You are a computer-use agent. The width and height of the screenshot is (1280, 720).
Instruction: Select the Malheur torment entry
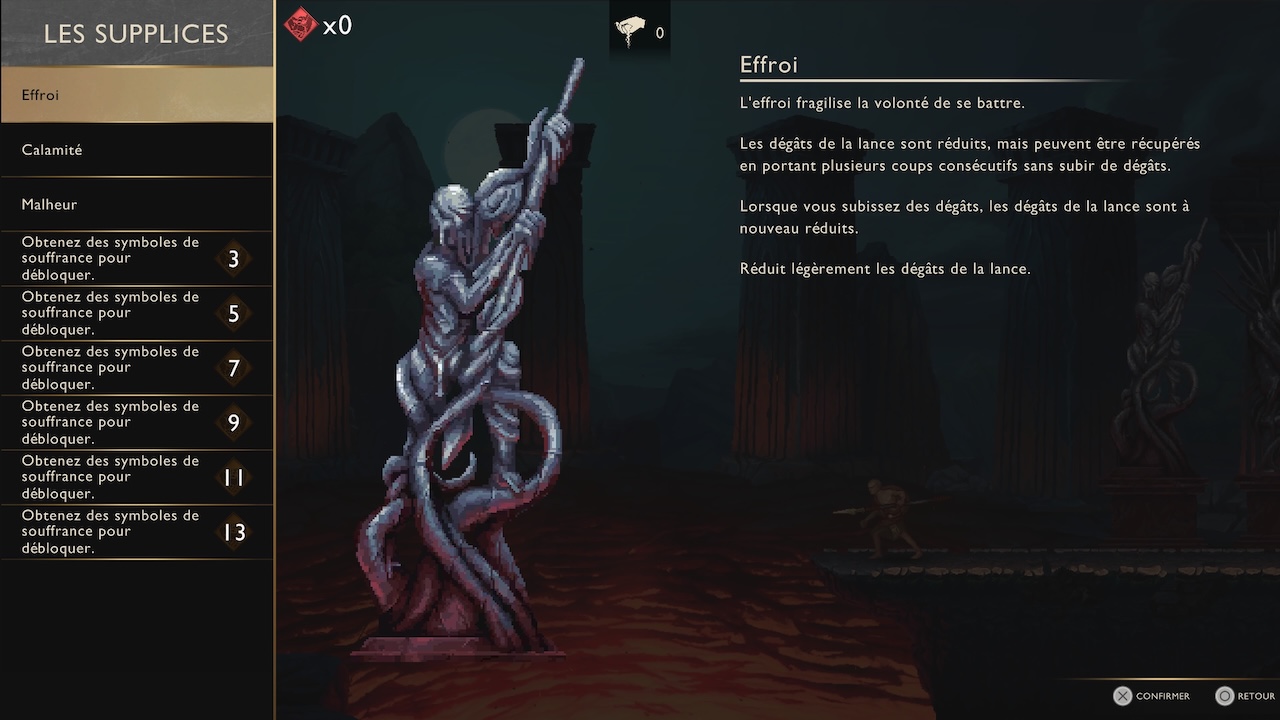[x=136, y=204]
